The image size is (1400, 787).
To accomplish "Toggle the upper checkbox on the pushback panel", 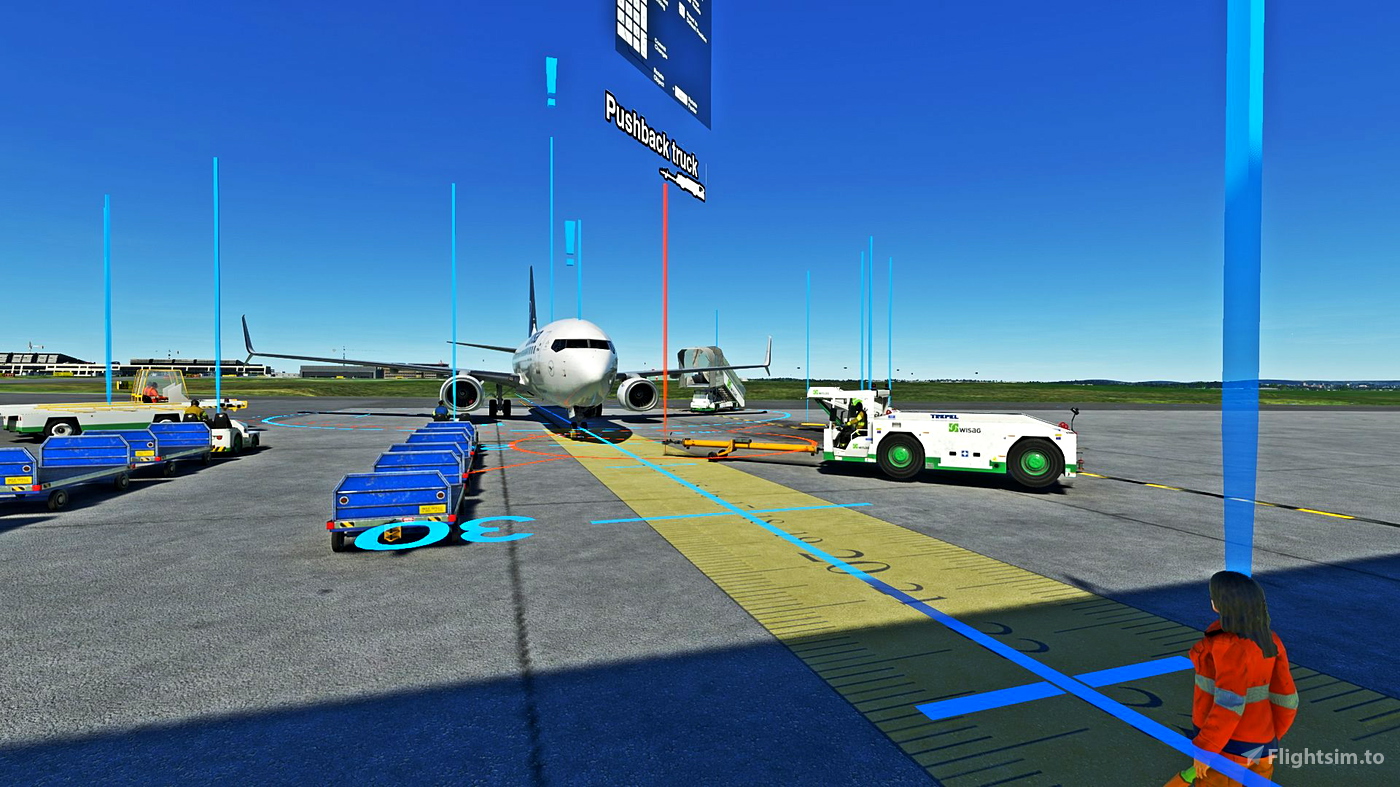I will coord(681,10).
